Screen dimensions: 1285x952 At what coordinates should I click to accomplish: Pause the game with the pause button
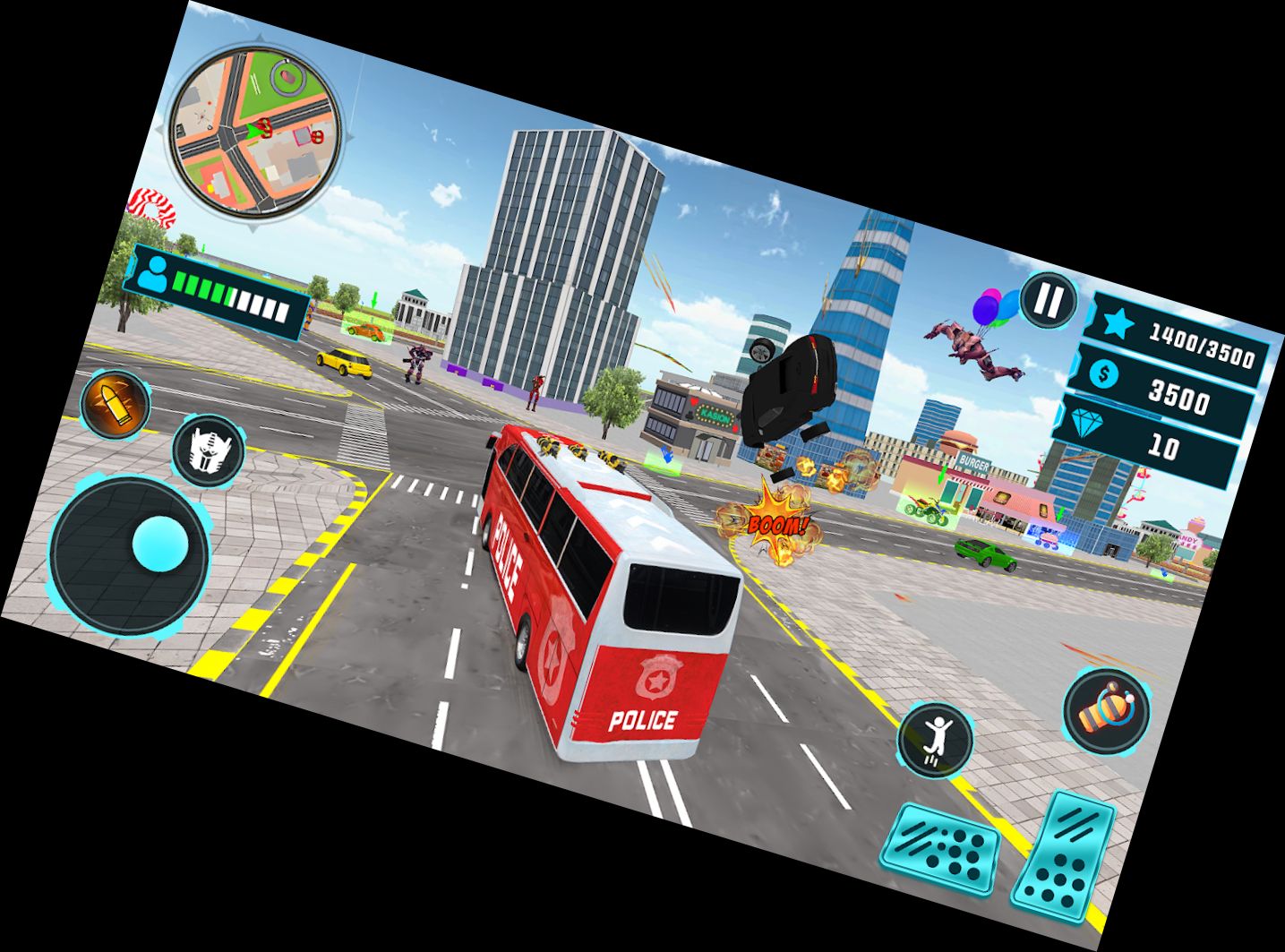pos(1047,299)
